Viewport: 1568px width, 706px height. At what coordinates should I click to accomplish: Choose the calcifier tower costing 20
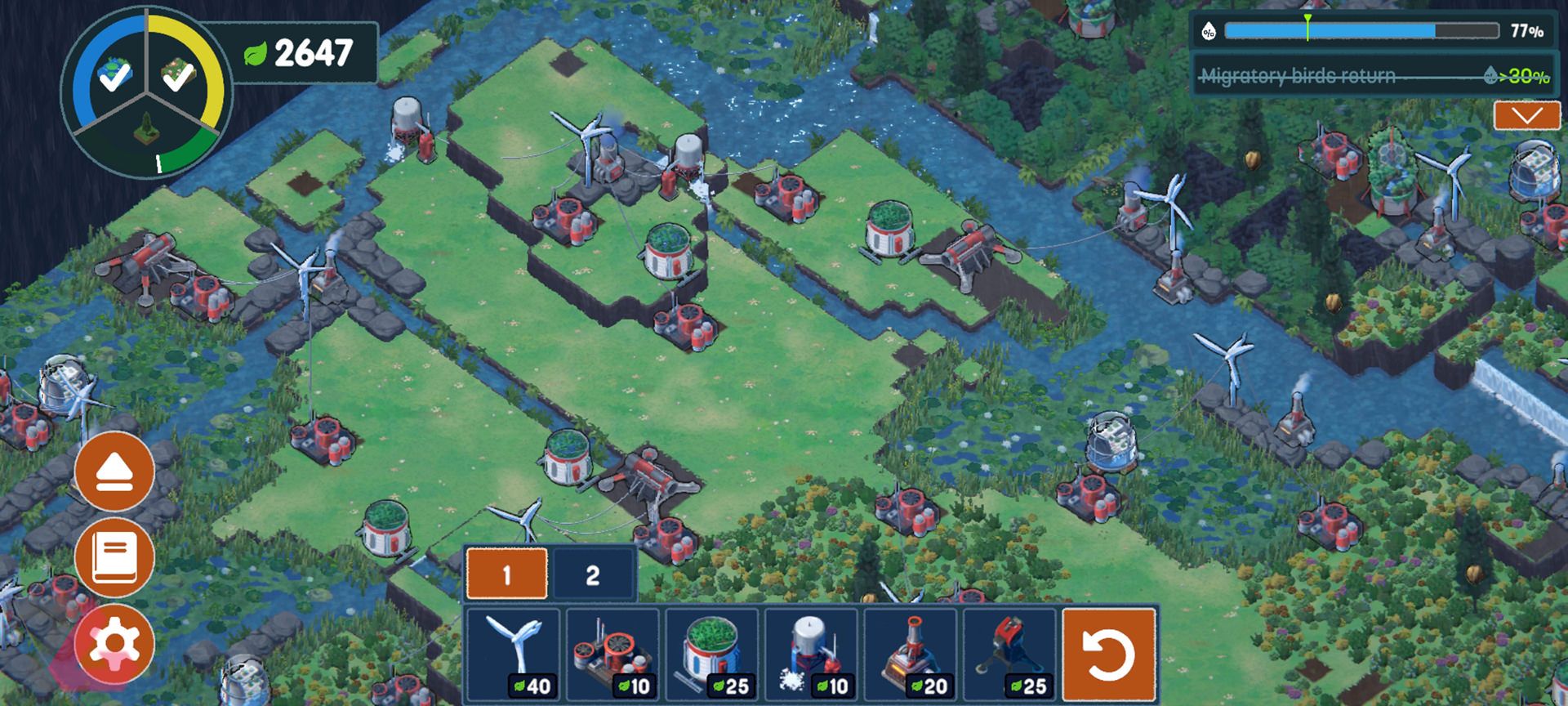point(911,654)
